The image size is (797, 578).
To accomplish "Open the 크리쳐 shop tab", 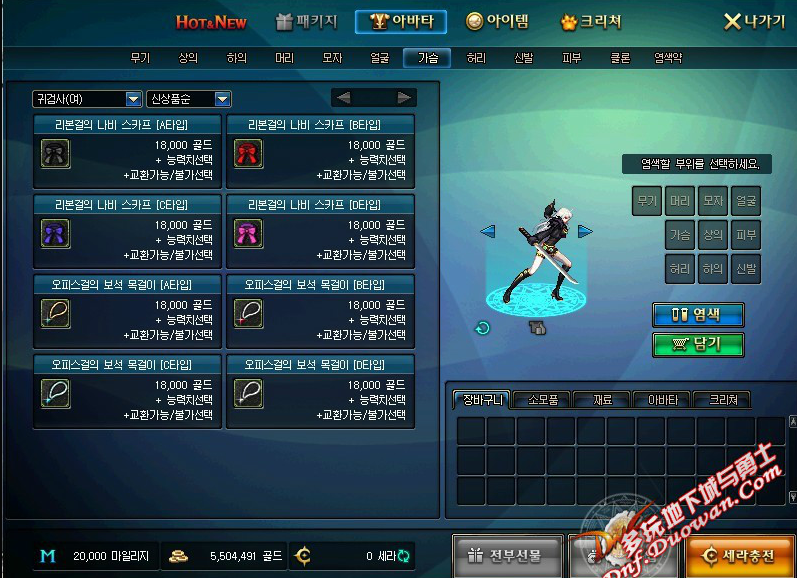I will tap(591, 21).
